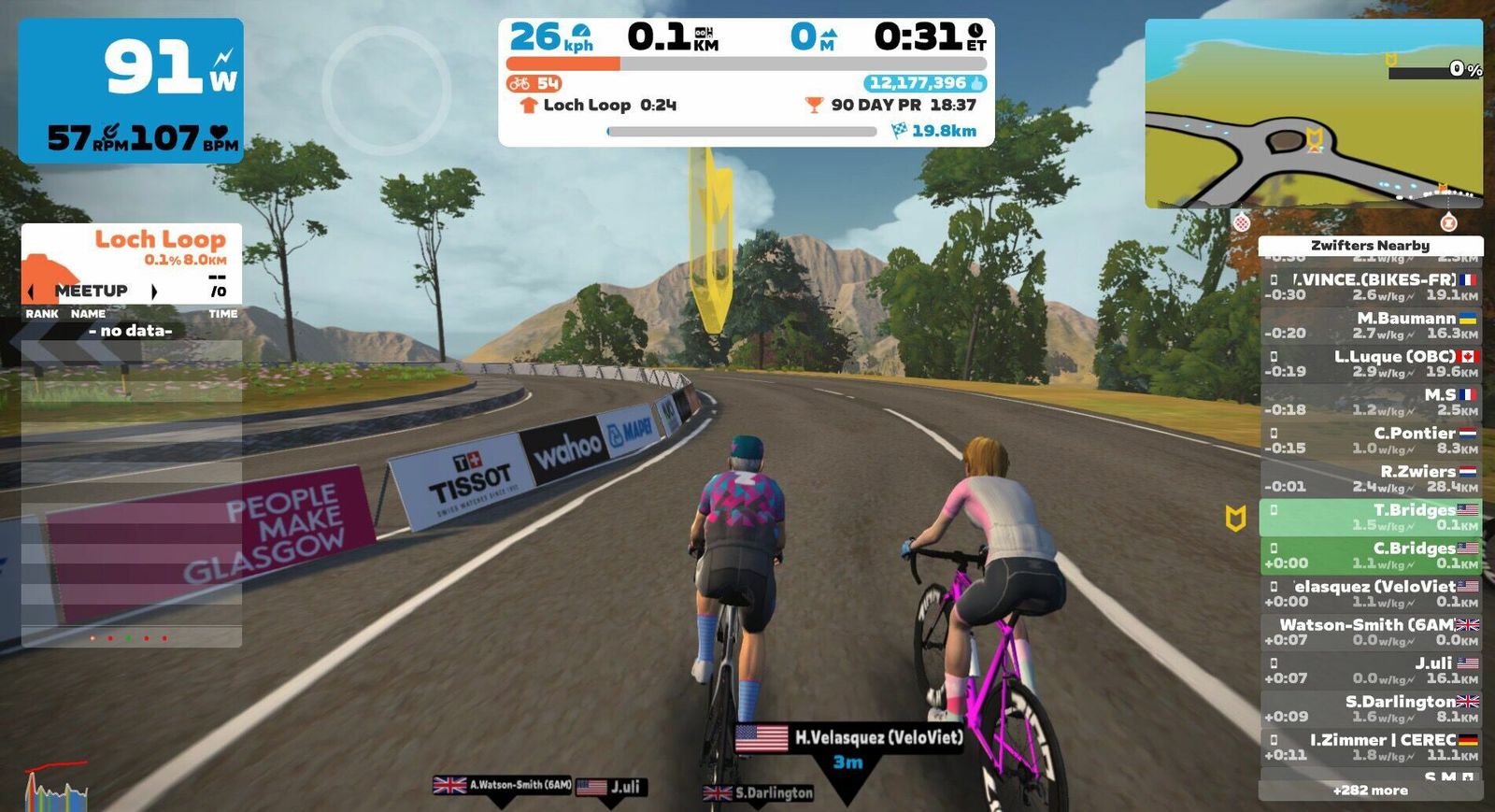Select the highlighted T.Bridges row
The image size is (1495, 812).
1370,517
